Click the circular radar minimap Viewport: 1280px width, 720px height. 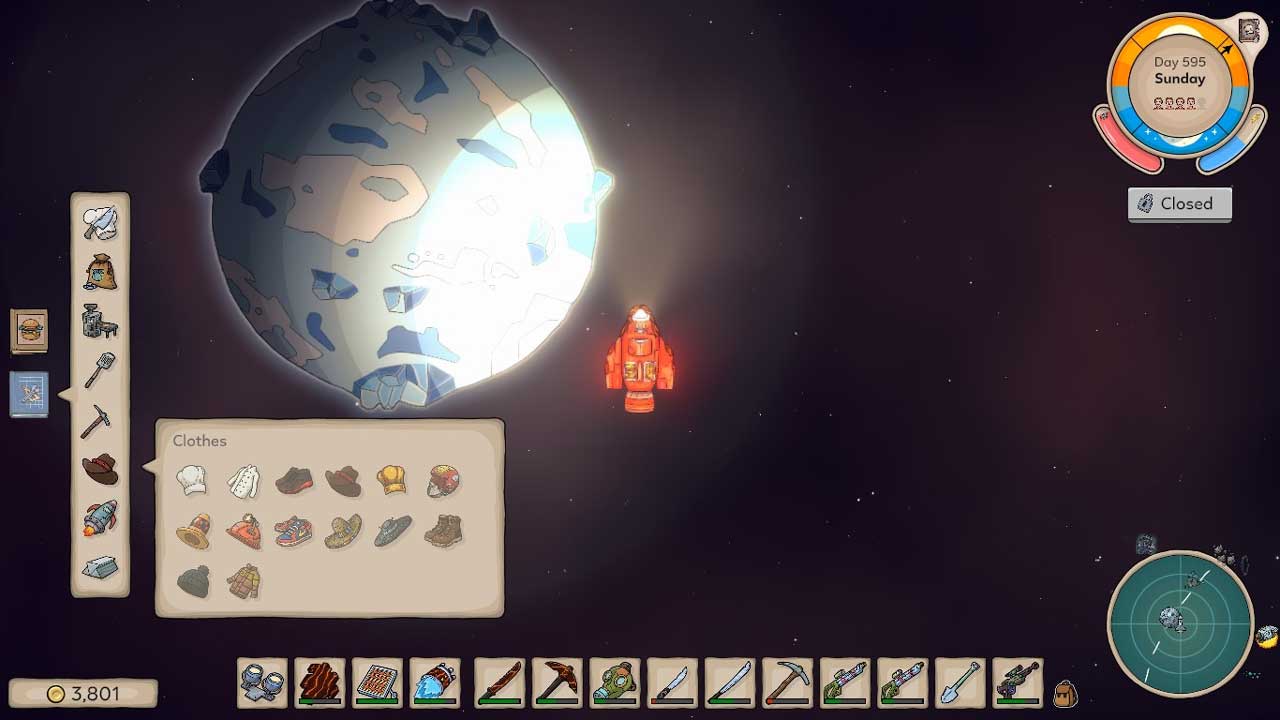coord(1180,624)
